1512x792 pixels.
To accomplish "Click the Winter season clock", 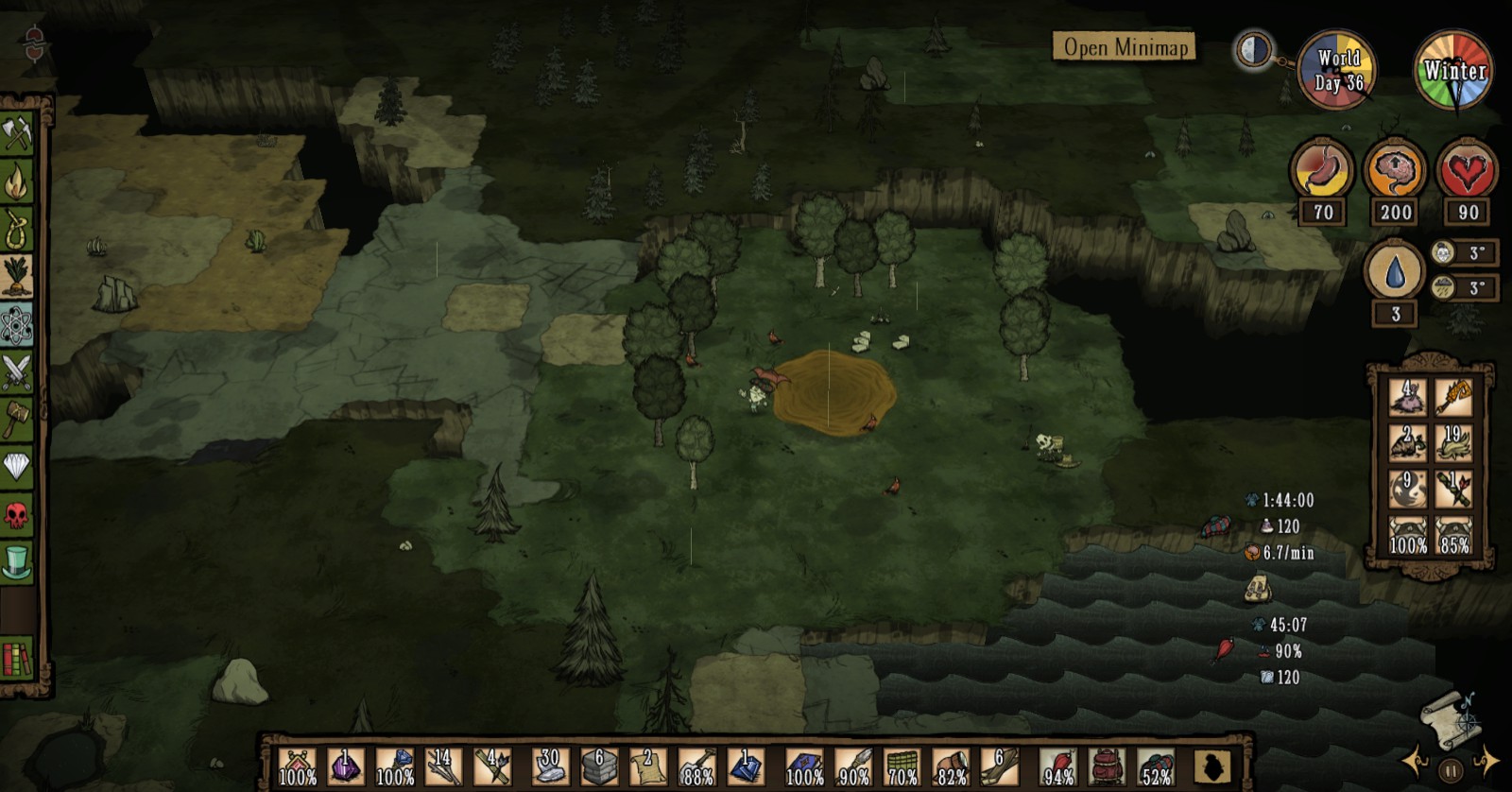I will (1452, 68).
